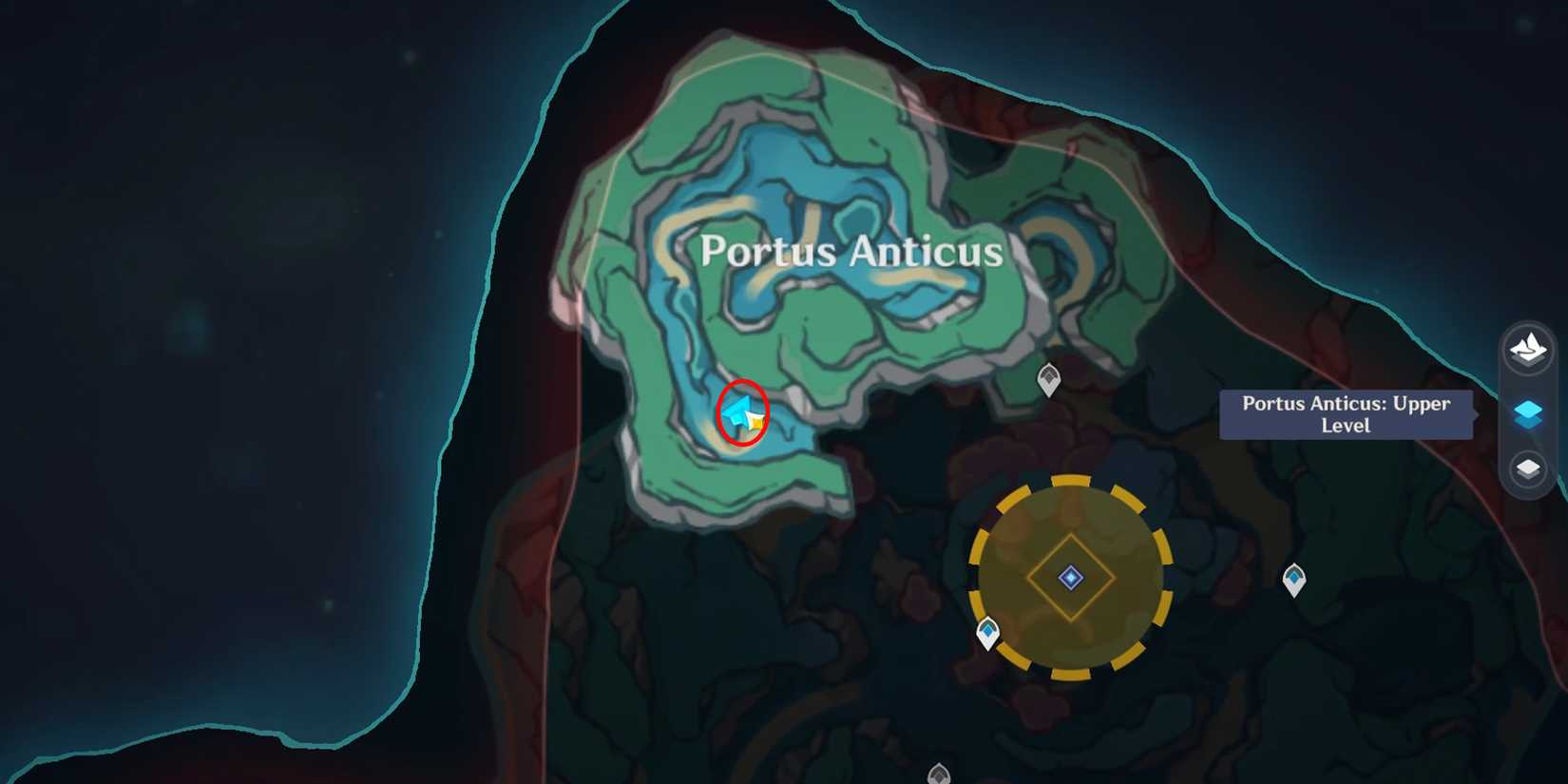
Task: Click the "Portus Anticus" area name text
Action: [851, 251]
